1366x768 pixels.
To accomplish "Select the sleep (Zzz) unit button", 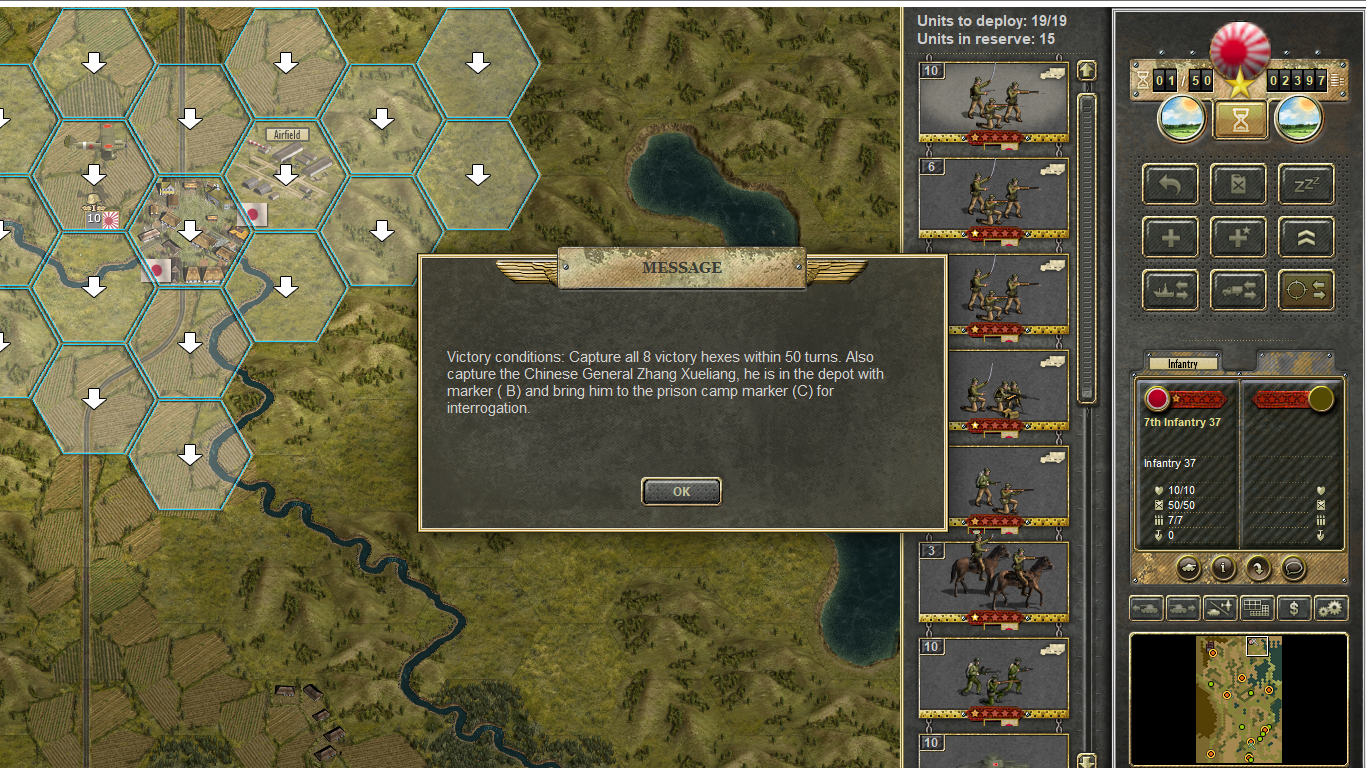I will tap(1306, 185).
